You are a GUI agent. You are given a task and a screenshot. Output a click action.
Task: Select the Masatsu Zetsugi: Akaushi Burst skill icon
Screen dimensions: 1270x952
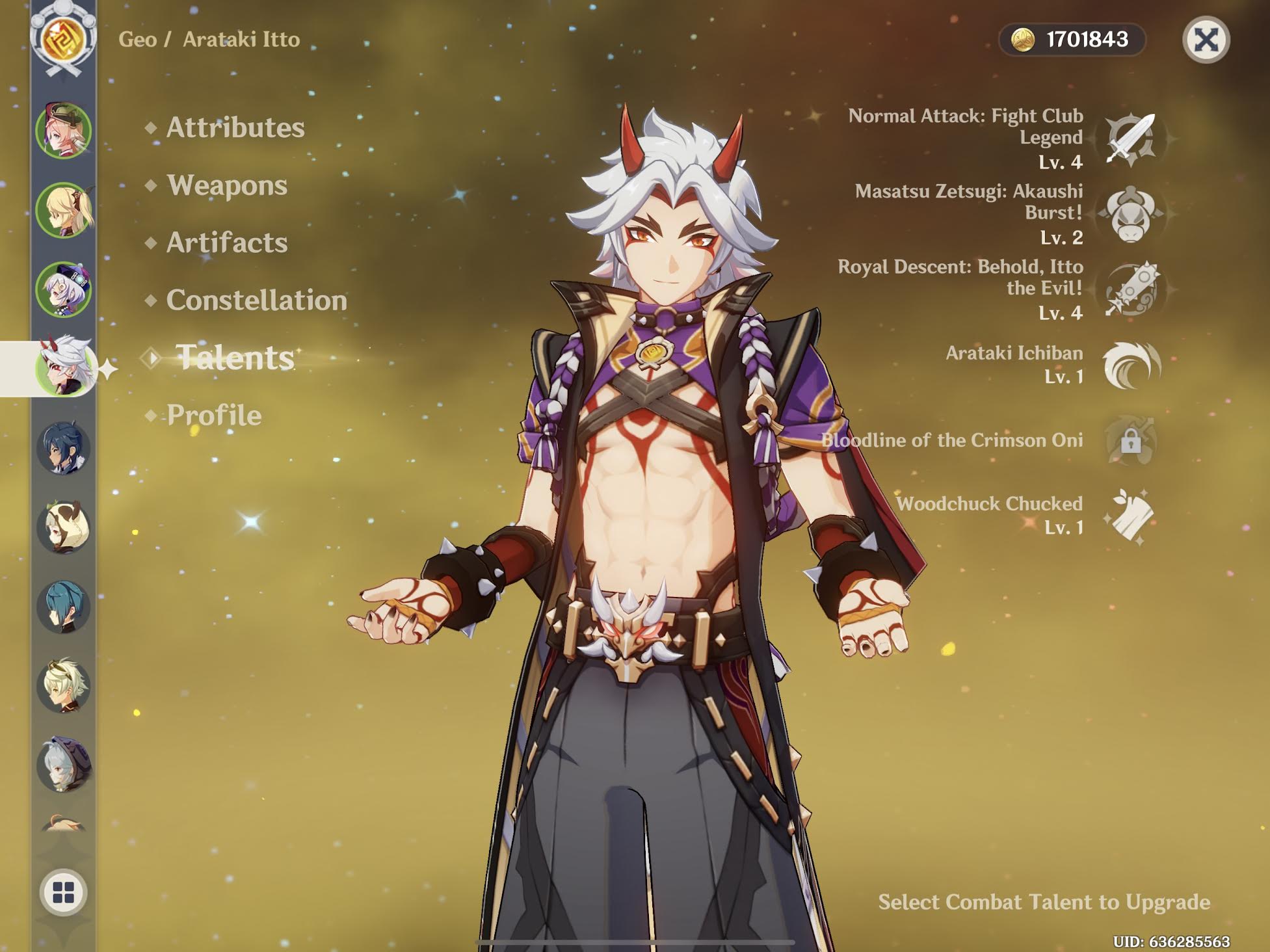1130,217
